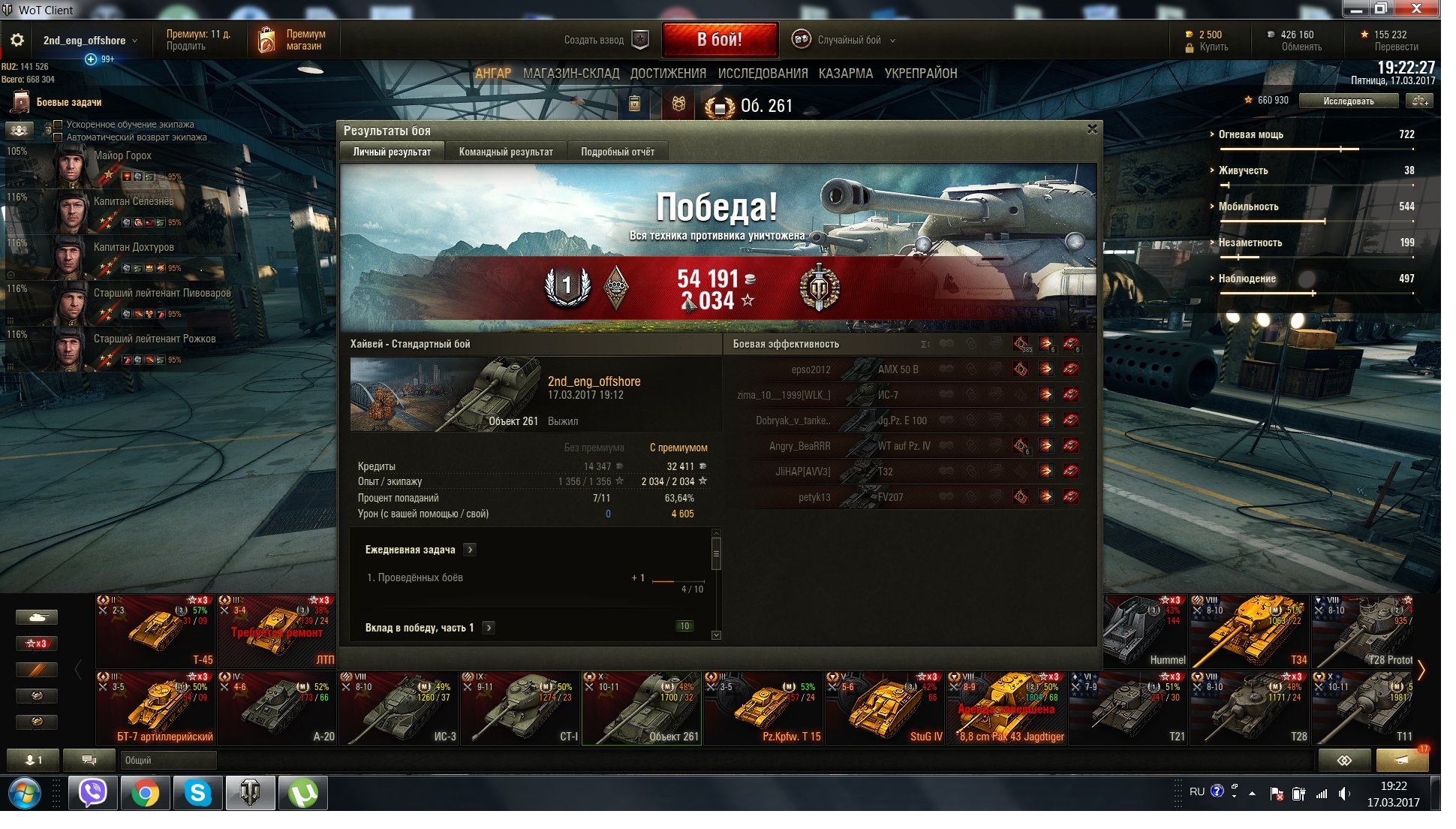Expand the Ежедневная задача arrow
Viewport: 1456px width, 829px height.
(x=470, y=550)
